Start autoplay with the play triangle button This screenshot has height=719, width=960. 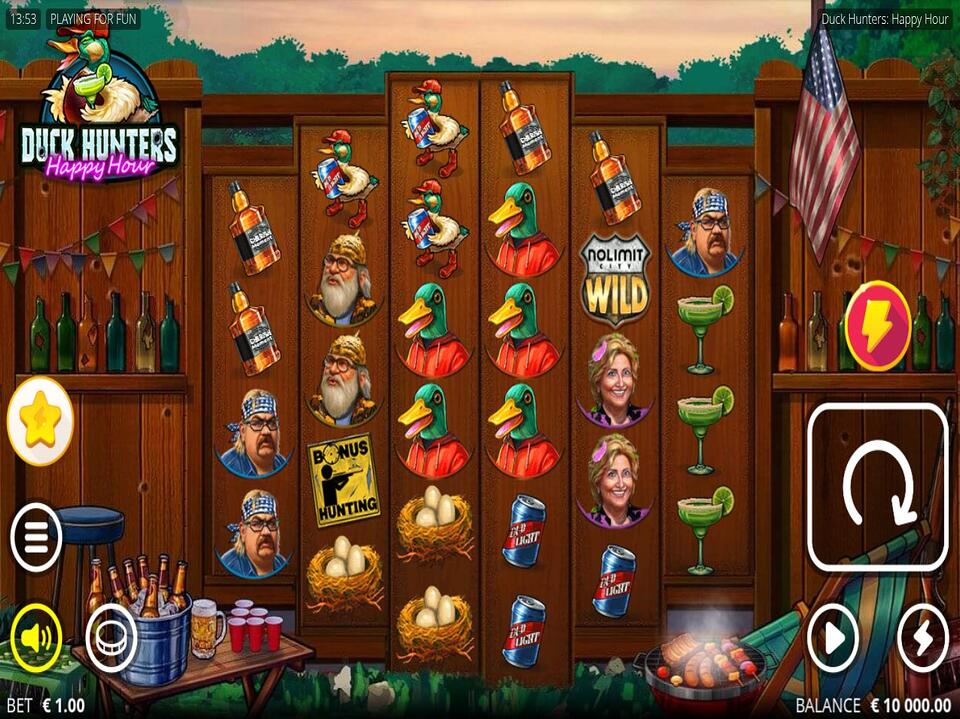click(x=833, y=637)
